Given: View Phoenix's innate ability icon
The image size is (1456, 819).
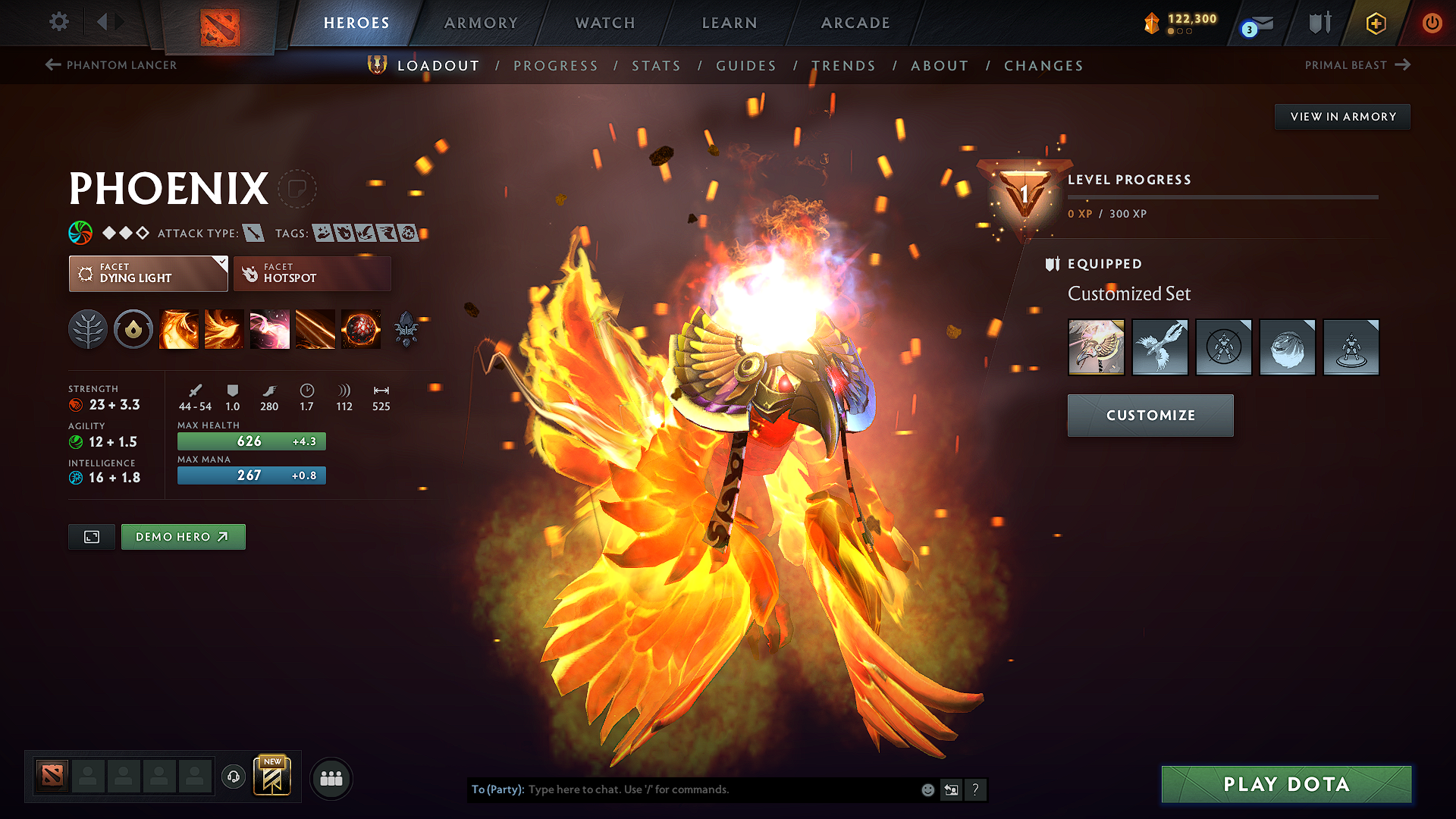Looking at the screenshot, I should (x=133, y=329).
